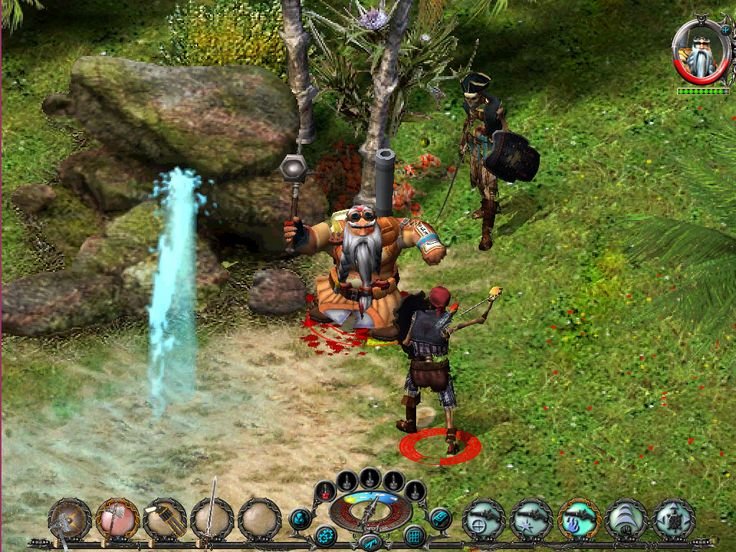Switch to the sword weapon slot
This screenshot has width=736, height=552.
(x=212, y=520)
